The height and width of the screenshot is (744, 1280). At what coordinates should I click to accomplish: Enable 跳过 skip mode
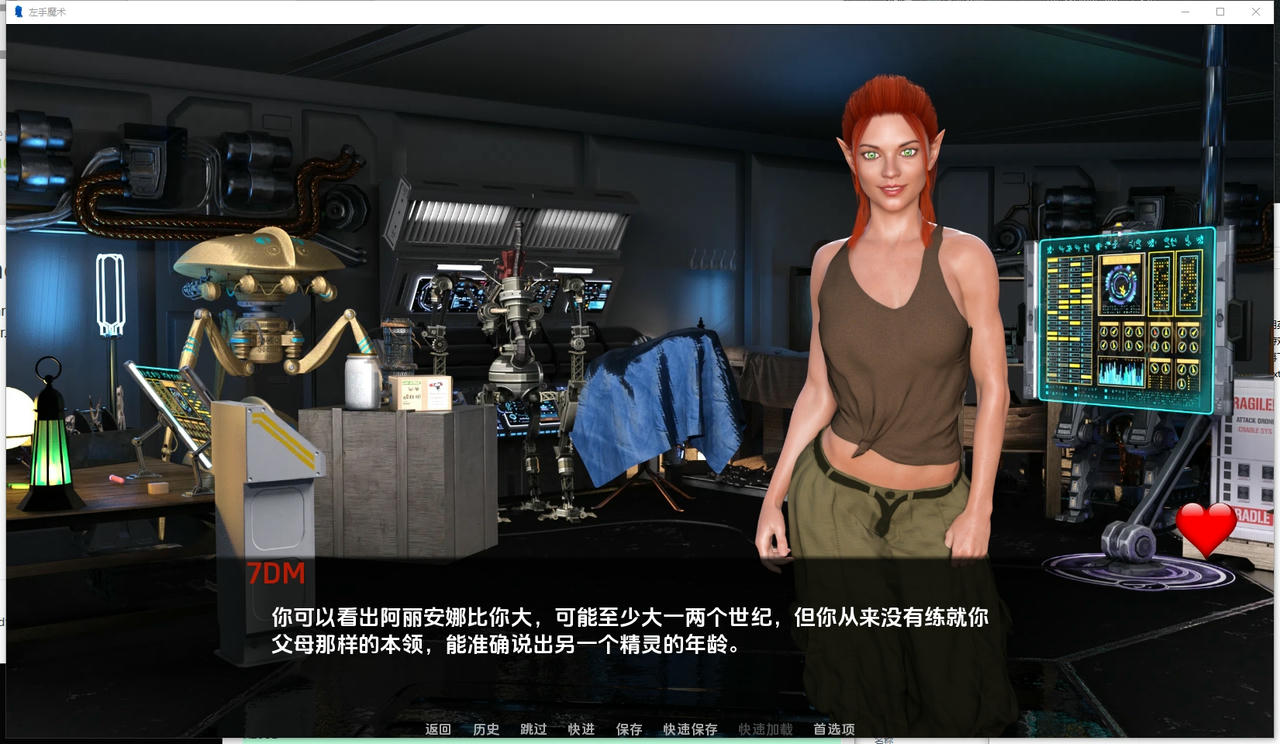pyautogui.click(x=531, y=730)
